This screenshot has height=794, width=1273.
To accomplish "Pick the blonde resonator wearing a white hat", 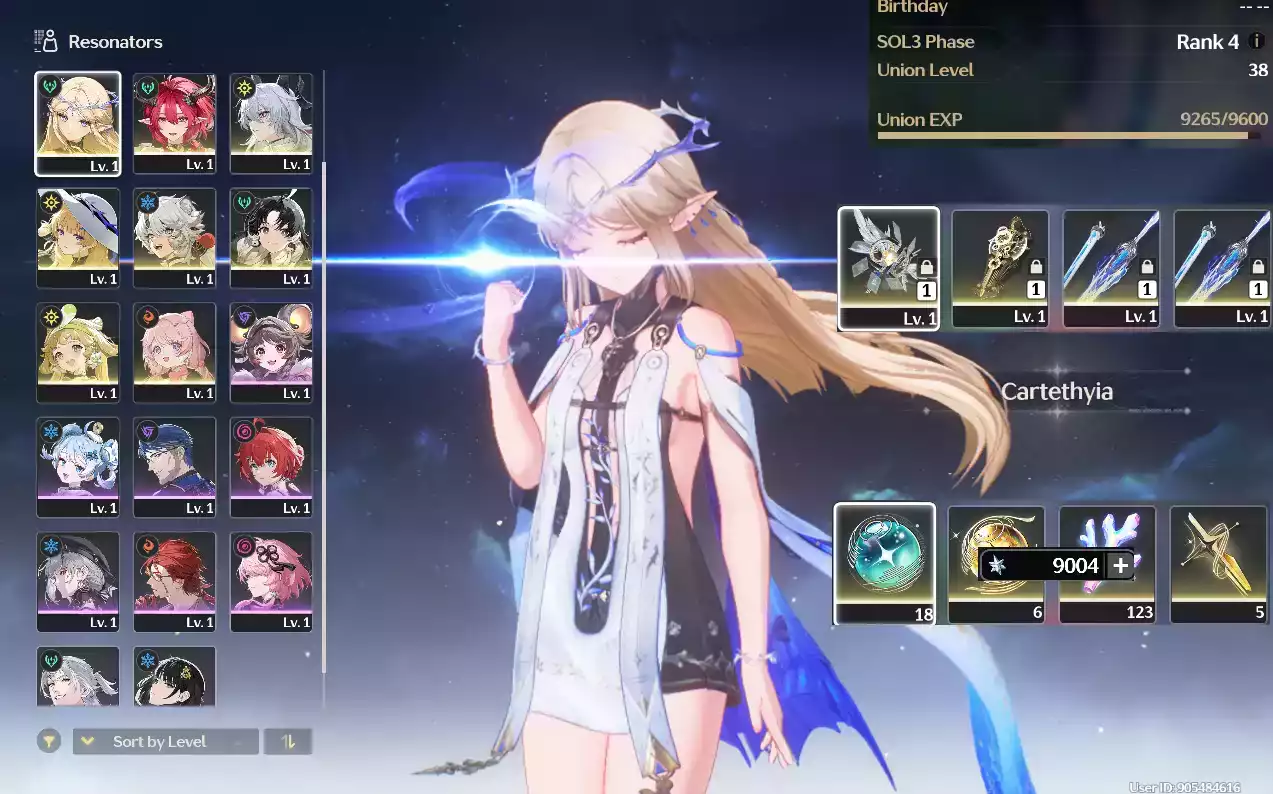I will pyautogui.click(x=78, y=238).
